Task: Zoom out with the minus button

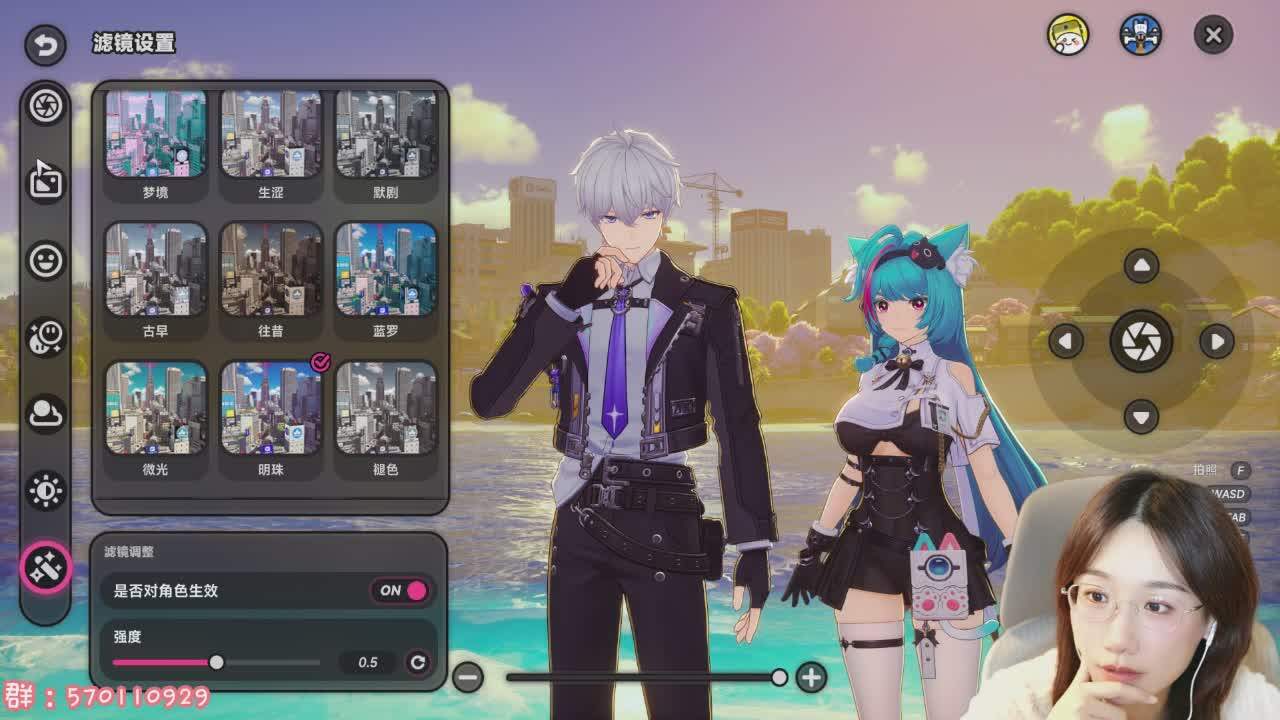Action: pyautogui.click(x=468, y=677)
